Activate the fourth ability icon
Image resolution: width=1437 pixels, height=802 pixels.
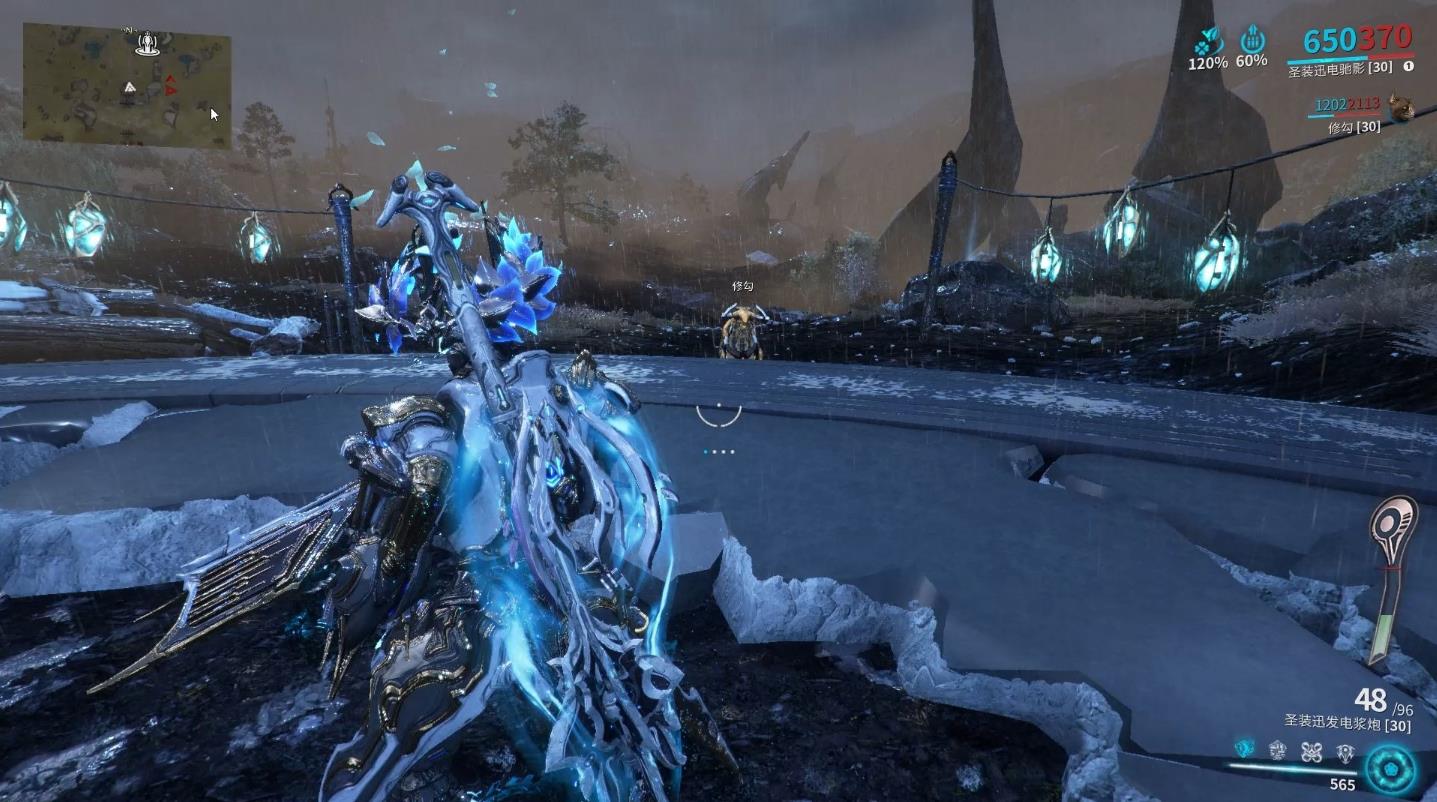[x=1345, y=751]
